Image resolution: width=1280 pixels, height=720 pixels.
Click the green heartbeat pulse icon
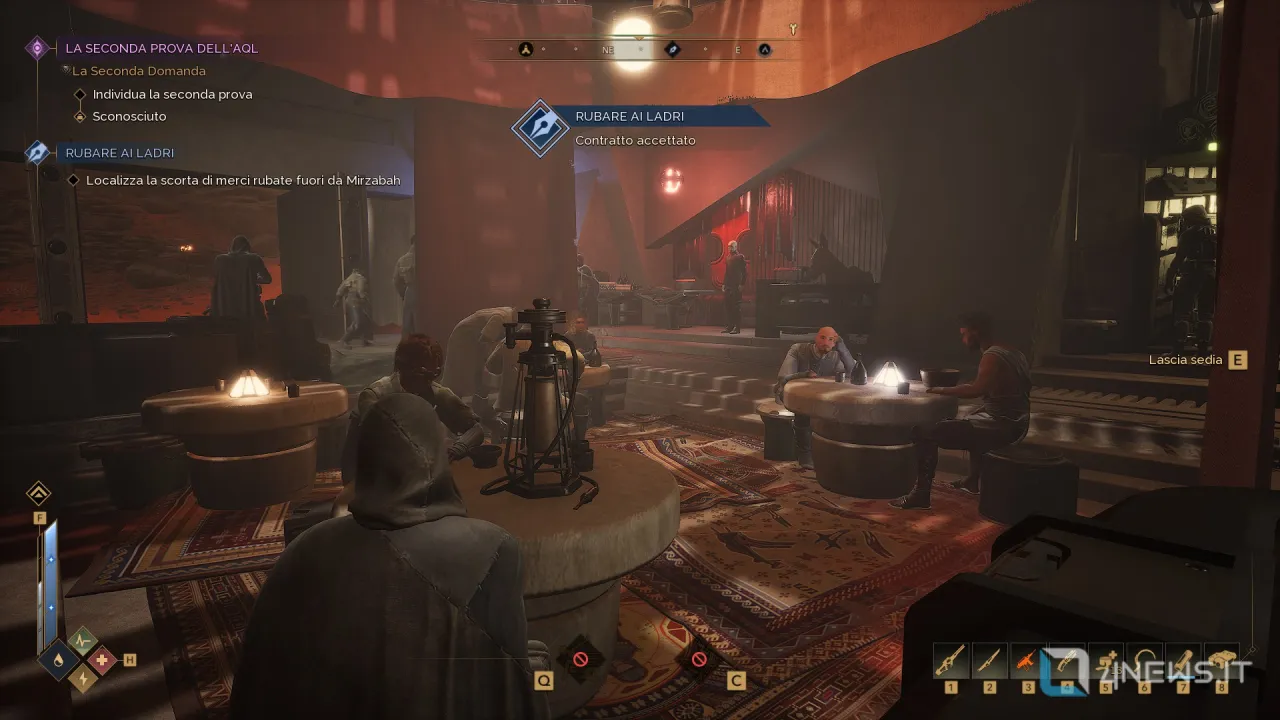pos(81,639)
